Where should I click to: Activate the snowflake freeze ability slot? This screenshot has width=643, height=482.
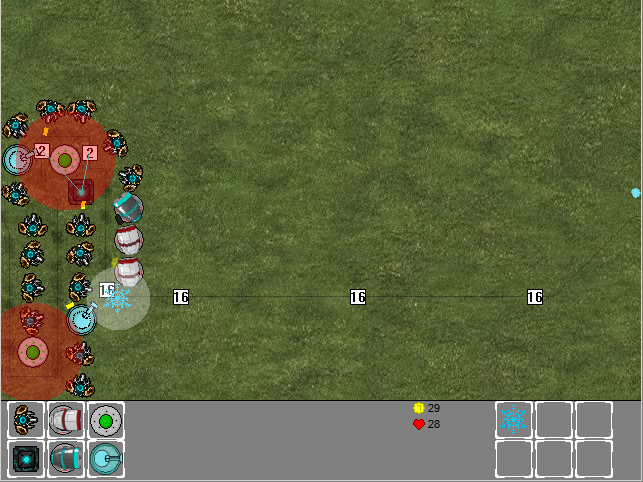click(x=514, y=420)
